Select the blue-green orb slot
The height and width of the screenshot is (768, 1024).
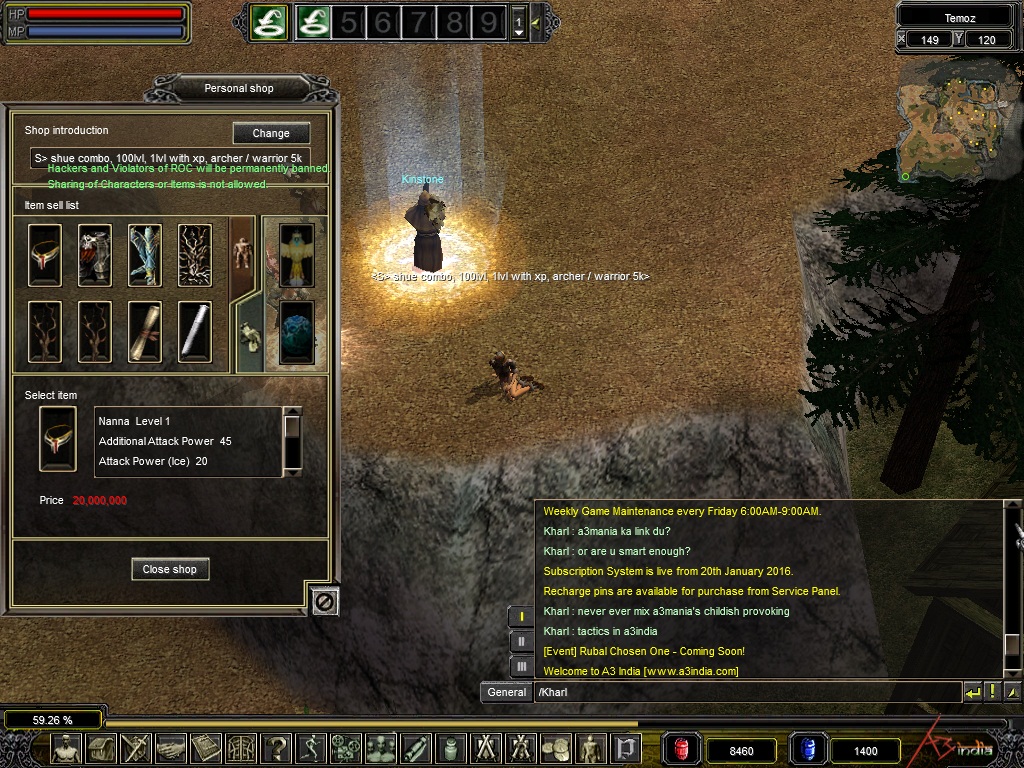297,332
